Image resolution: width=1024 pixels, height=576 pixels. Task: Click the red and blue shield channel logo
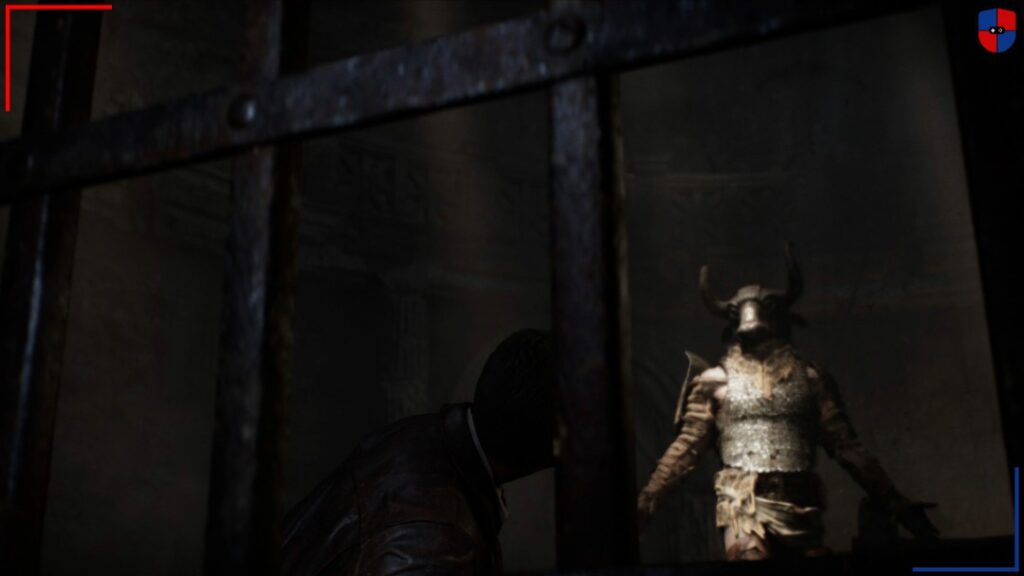(x=996, y=29)
